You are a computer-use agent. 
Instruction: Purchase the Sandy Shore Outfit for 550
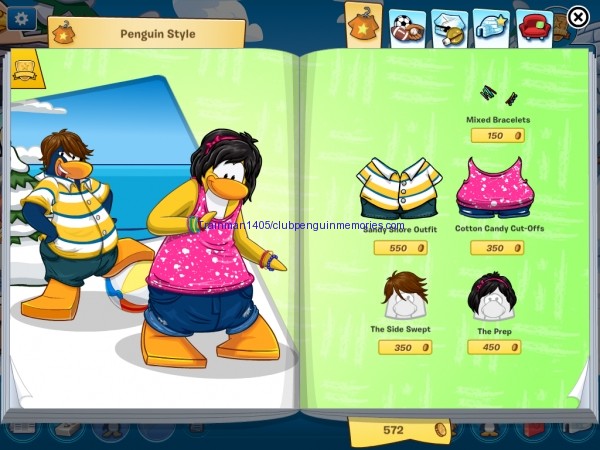[x=402, y=247]
